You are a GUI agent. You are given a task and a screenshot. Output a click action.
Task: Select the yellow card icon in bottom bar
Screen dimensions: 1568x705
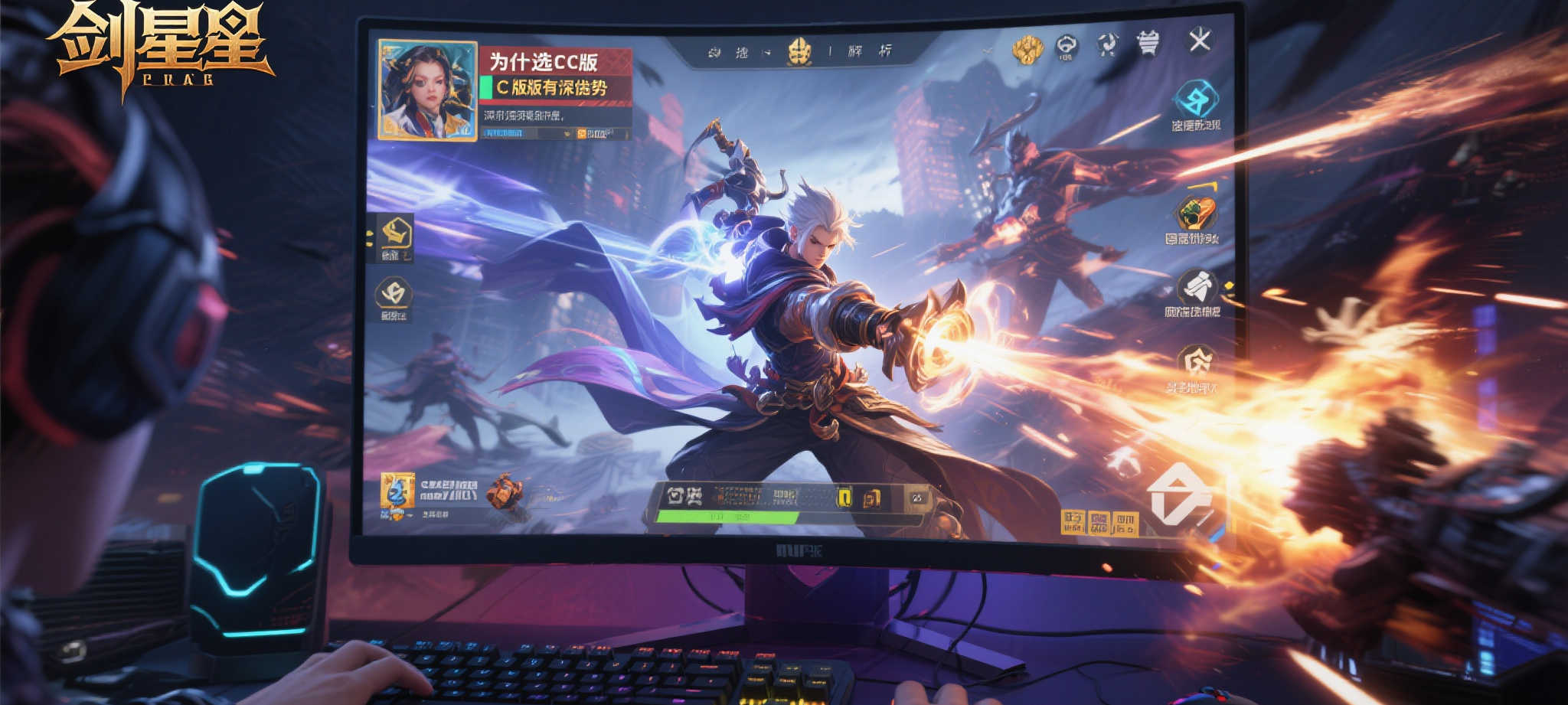(844, 498)
